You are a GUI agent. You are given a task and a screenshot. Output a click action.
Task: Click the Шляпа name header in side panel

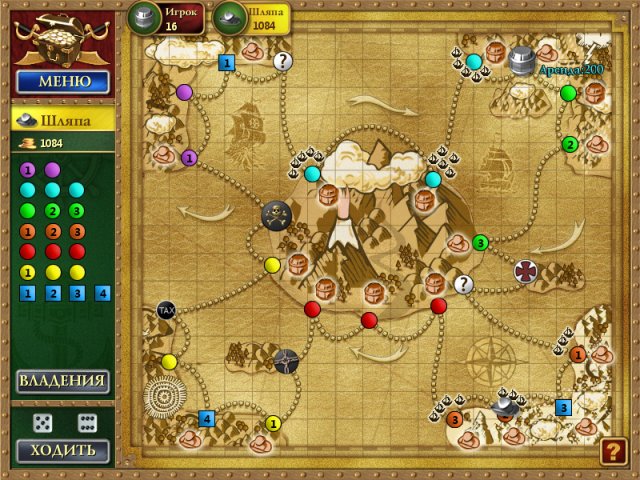[62, 119]
